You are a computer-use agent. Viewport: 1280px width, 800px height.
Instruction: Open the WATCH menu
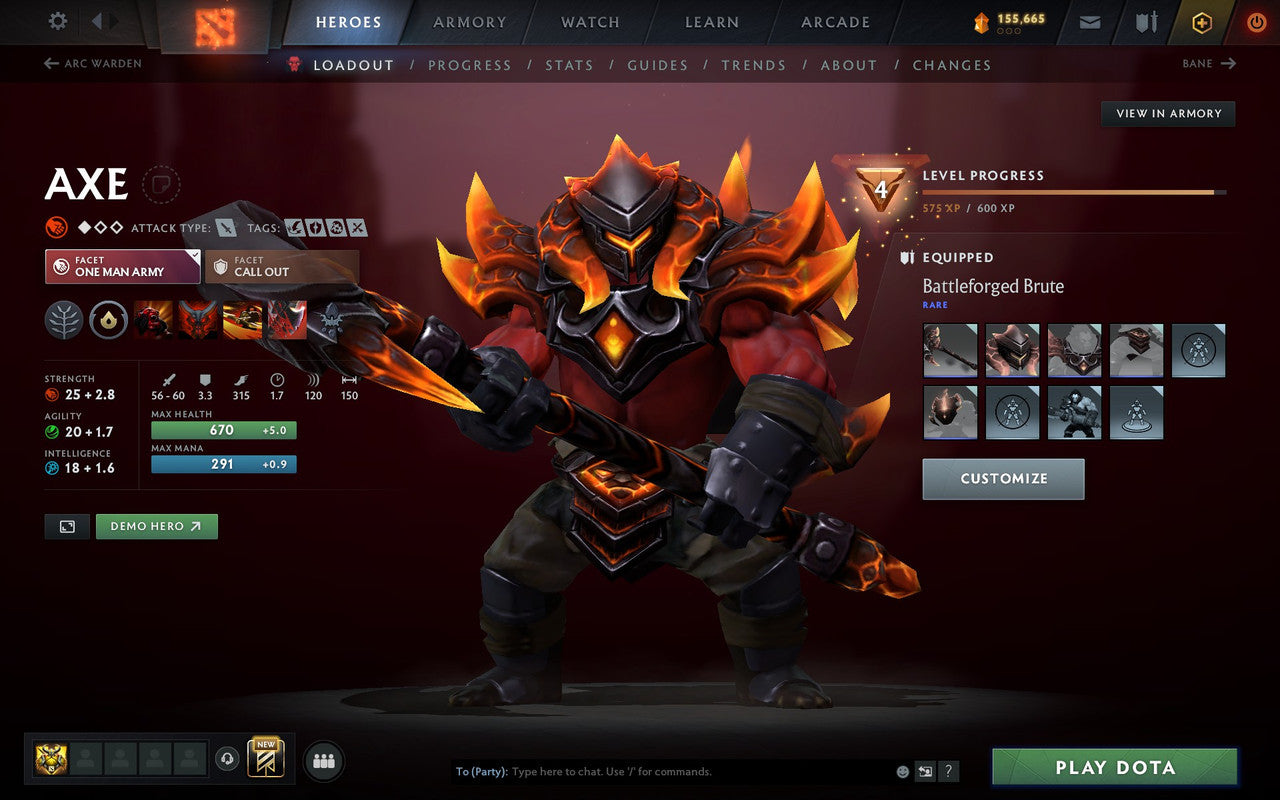click(589, 21)
